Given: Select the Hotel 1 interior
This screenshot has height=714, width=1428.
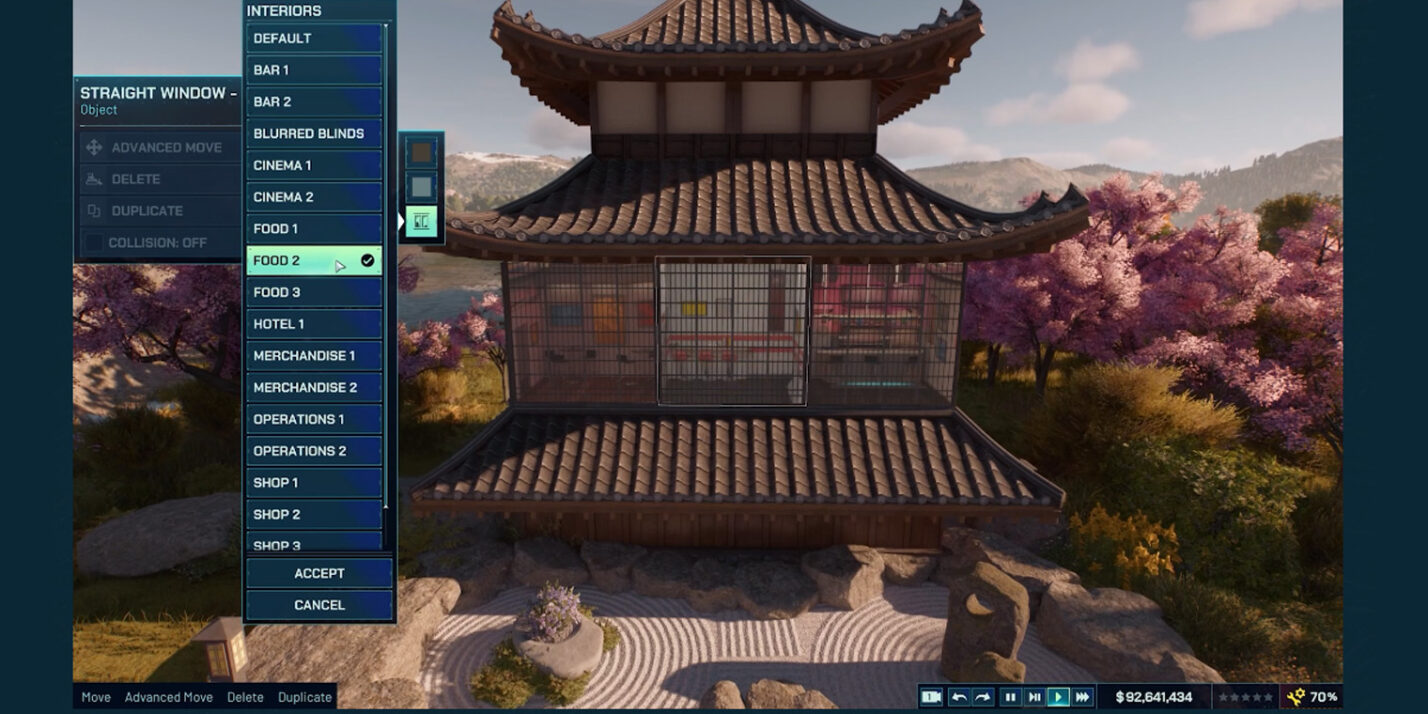Looking at the screenshot, I should point(314,324).
